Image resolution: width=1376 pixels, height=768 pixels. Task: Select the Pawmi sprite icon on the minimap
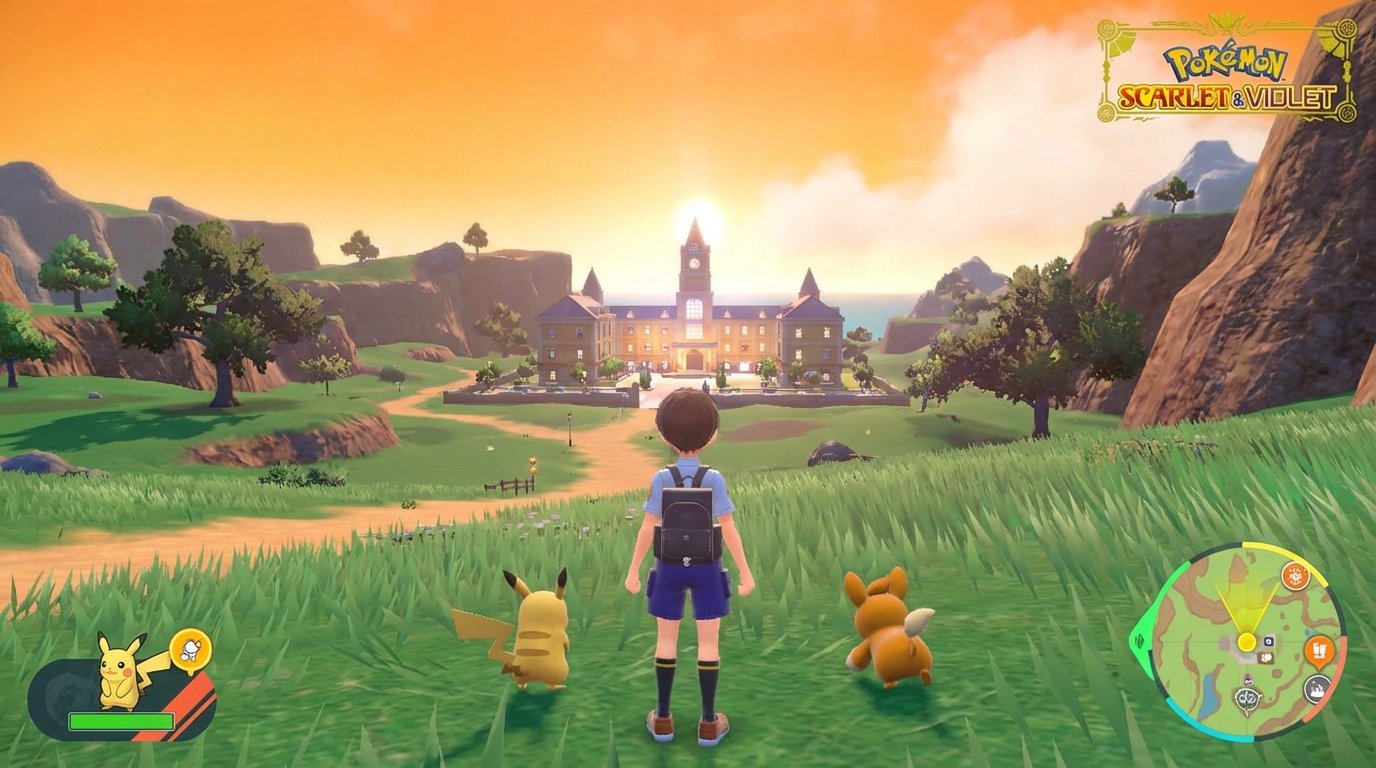point(1265,657)
